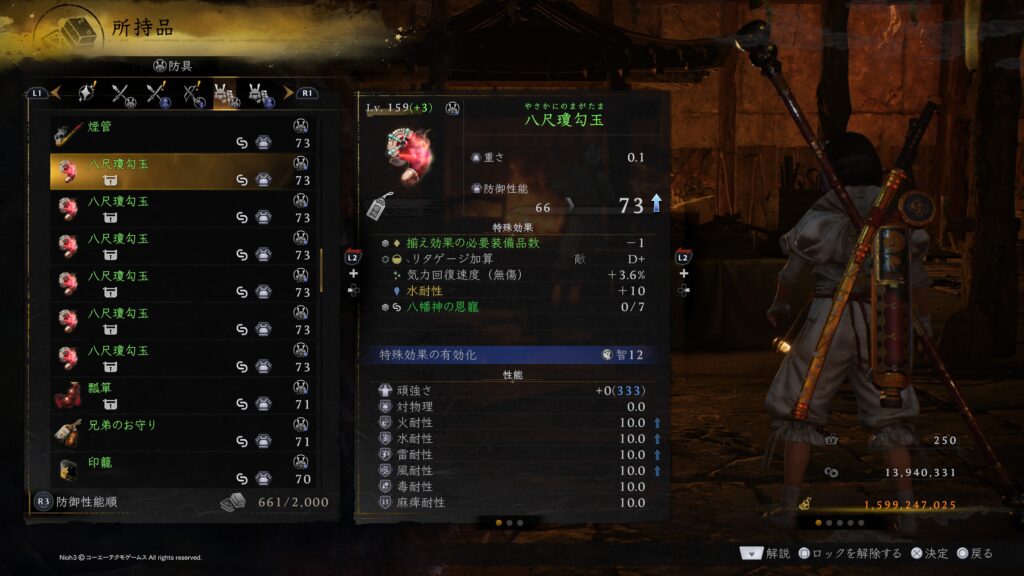1024x576 pixels.
Task: Switch to the crossed swords weapon tab
Action: tap(123, 94)
